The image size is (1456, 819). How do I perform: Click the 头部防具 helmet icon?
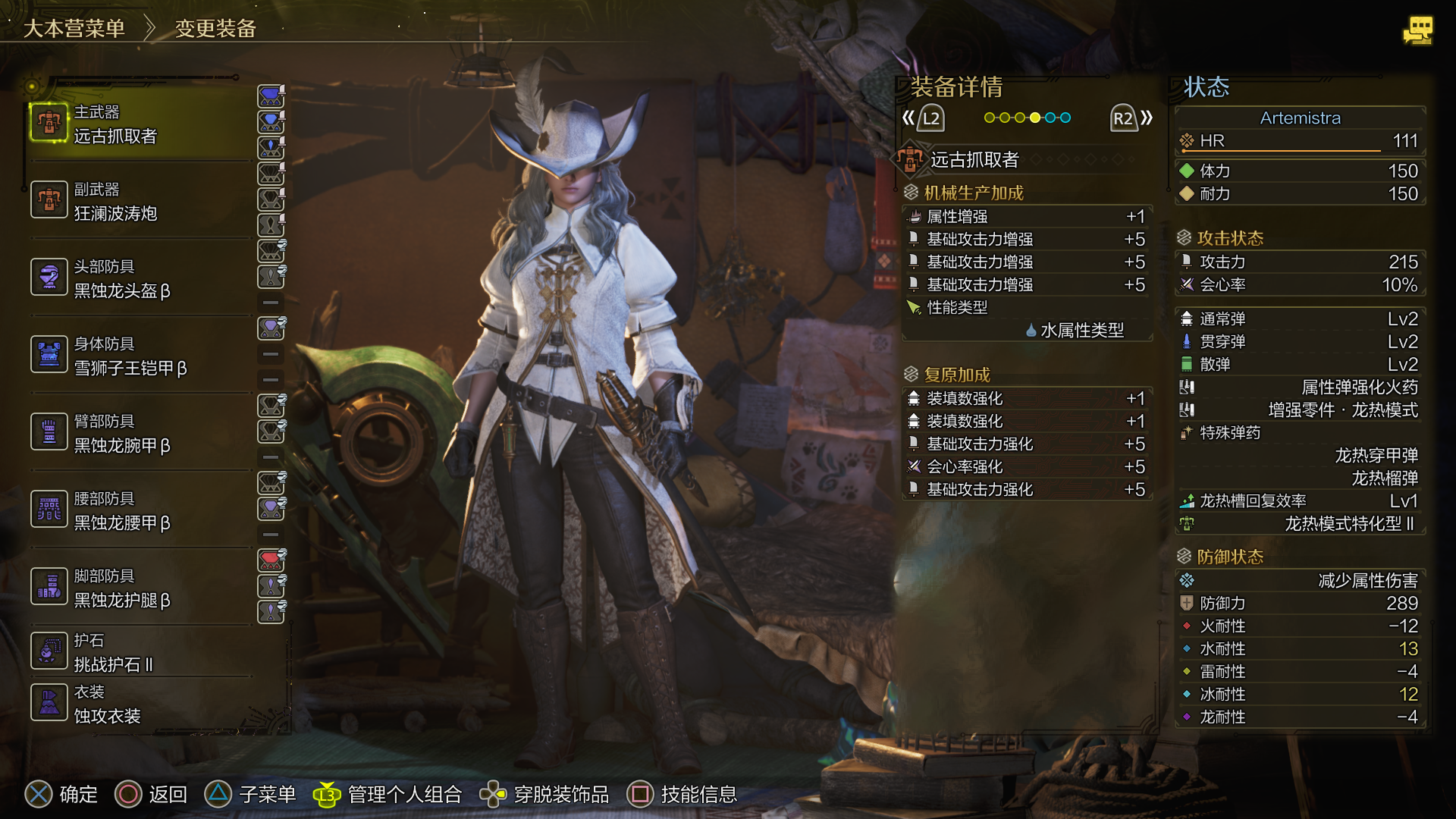click(49, 278)
